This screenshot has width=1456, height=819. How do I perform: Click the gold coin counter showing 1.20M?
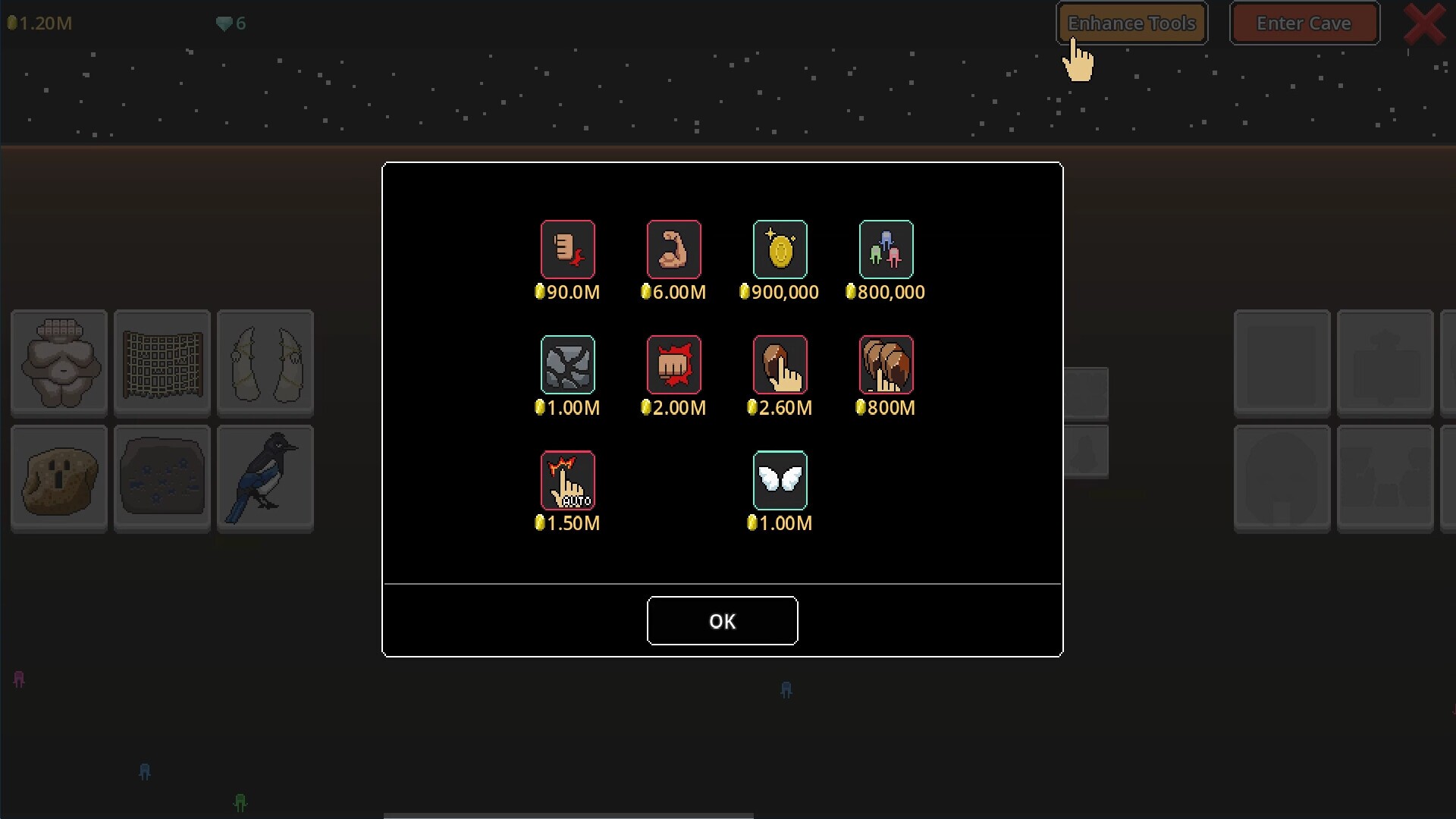click(x=39, y=23)
